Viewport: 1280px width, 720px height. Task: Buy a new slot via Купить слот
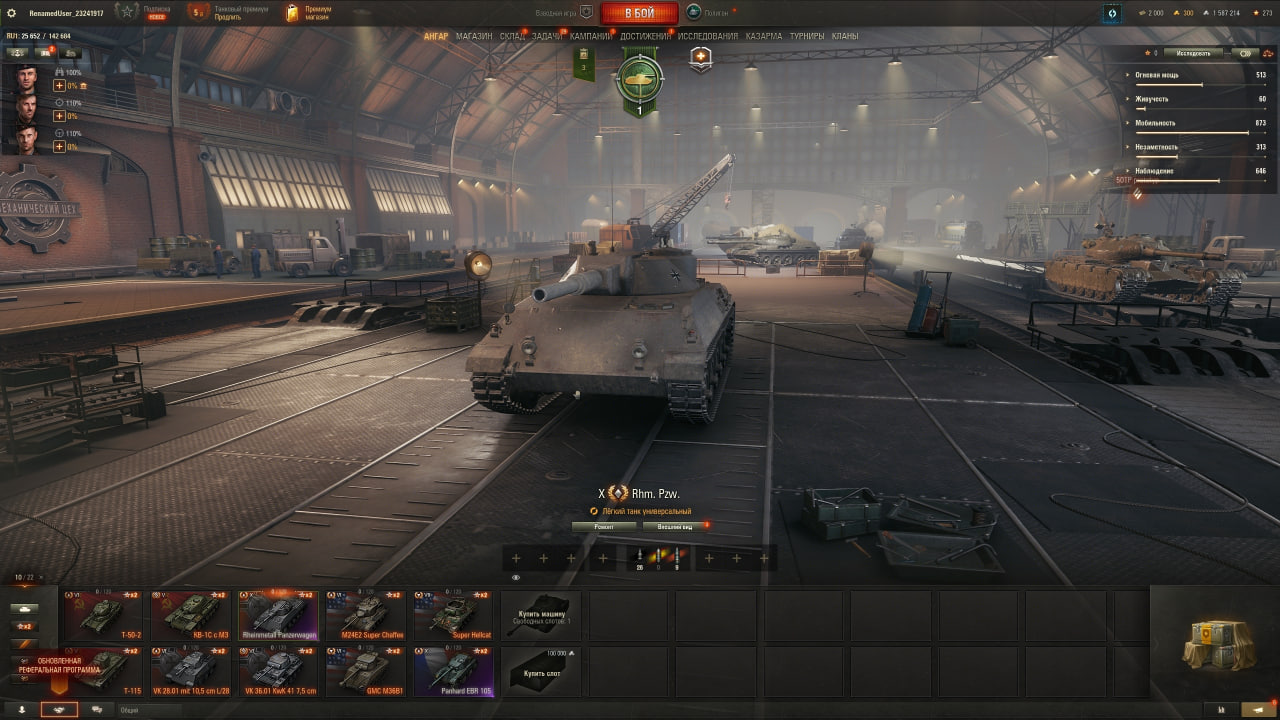[541, 671]
